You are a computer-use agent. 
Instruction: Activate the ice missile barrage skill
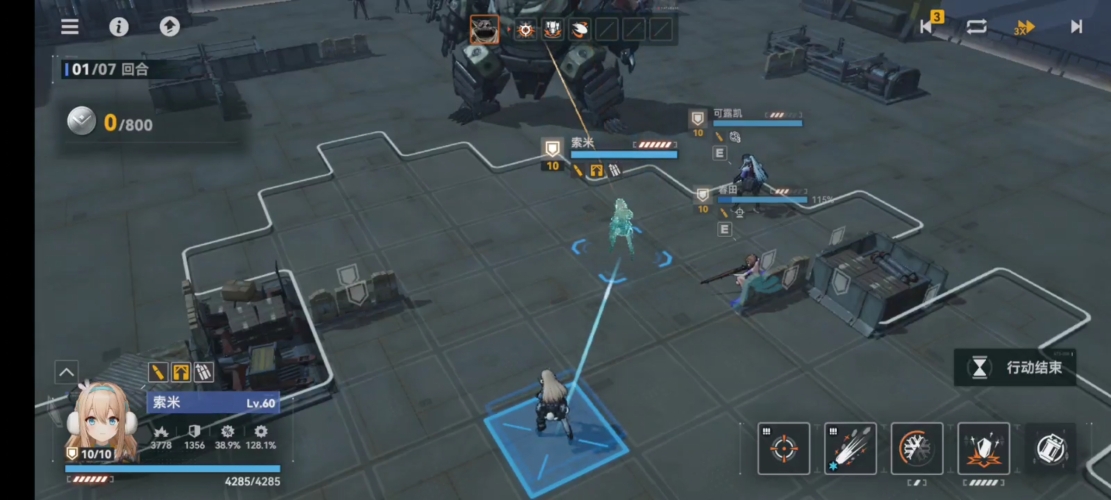tap(850, 448)
